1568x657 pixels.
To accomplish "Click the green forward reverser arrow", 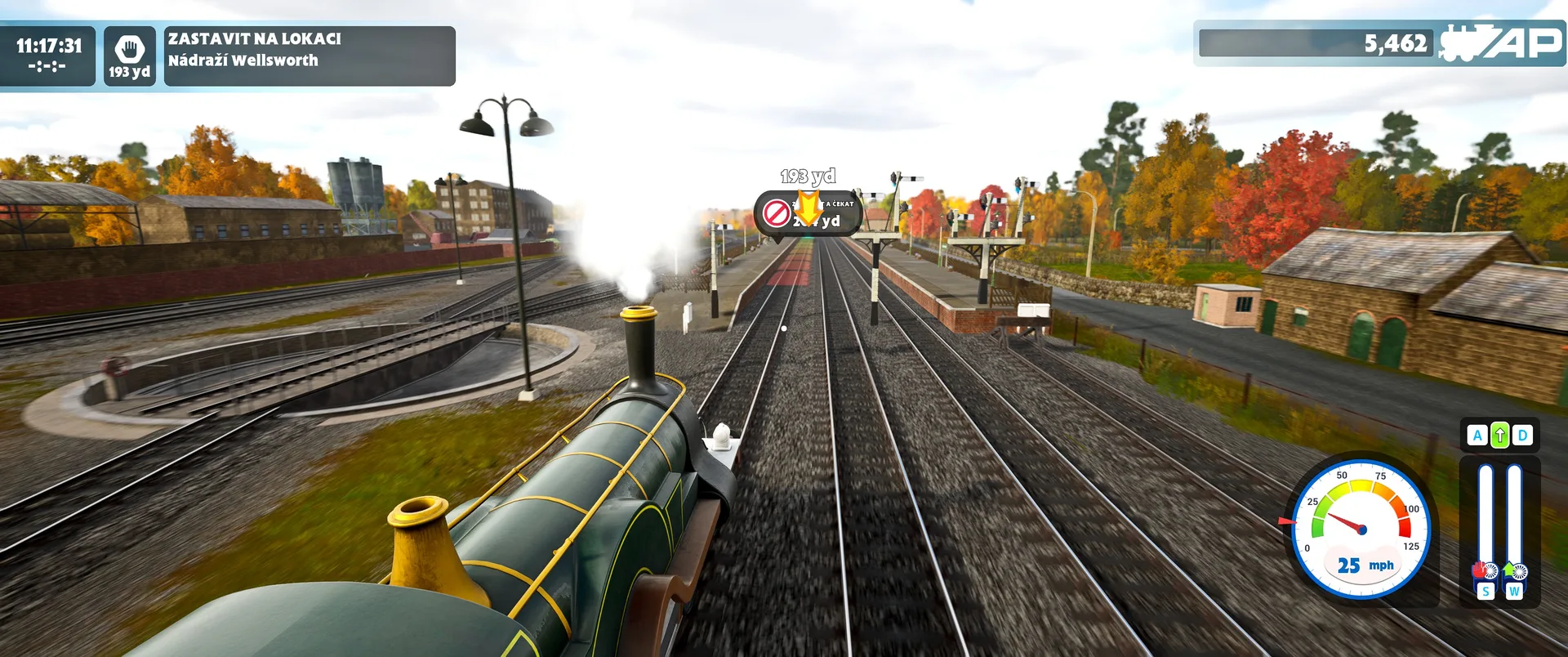I will pyautogui.click(x=1499, y=436).
